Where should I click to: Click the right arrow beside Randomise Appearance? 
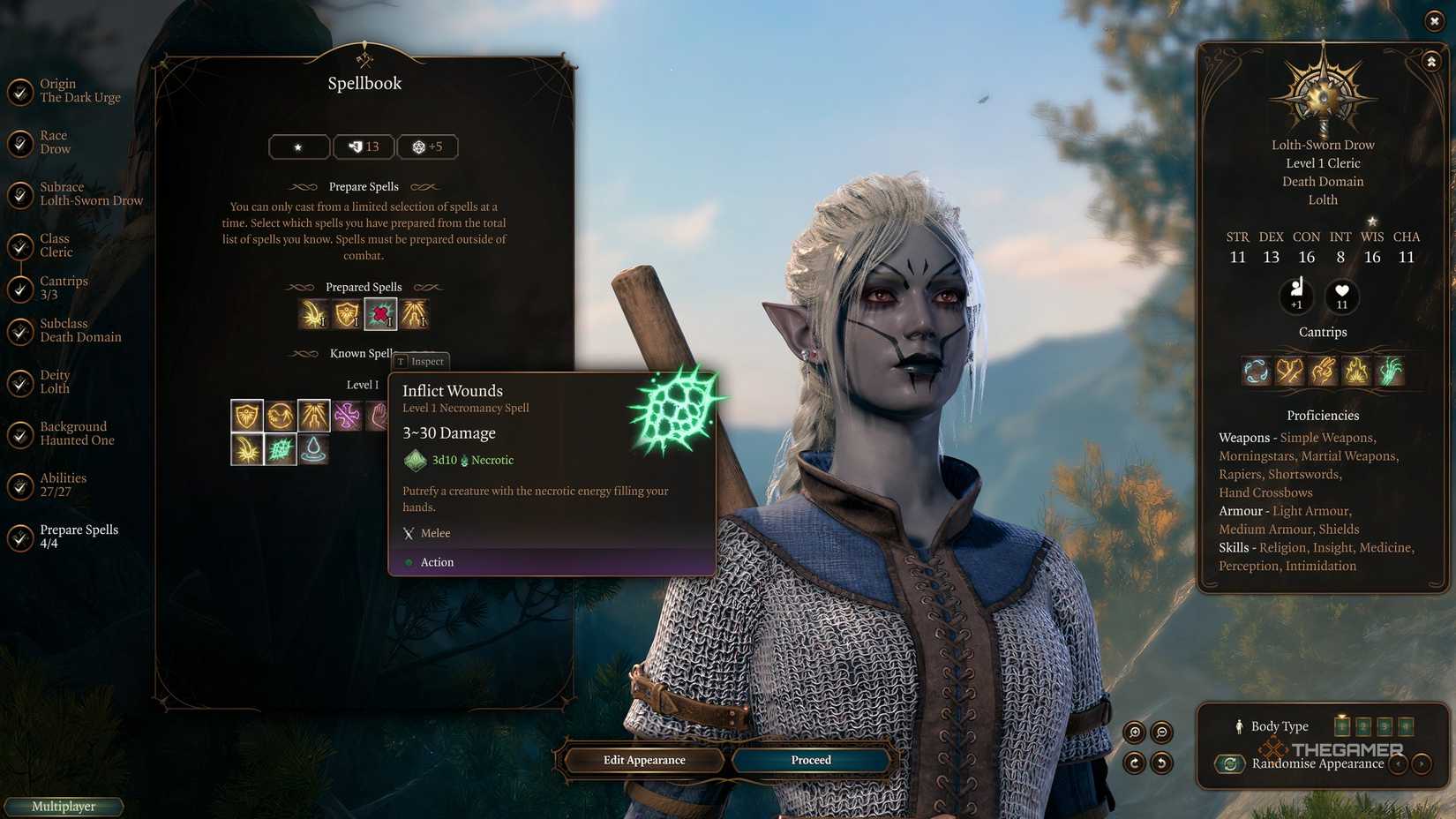click(1422, 763)
